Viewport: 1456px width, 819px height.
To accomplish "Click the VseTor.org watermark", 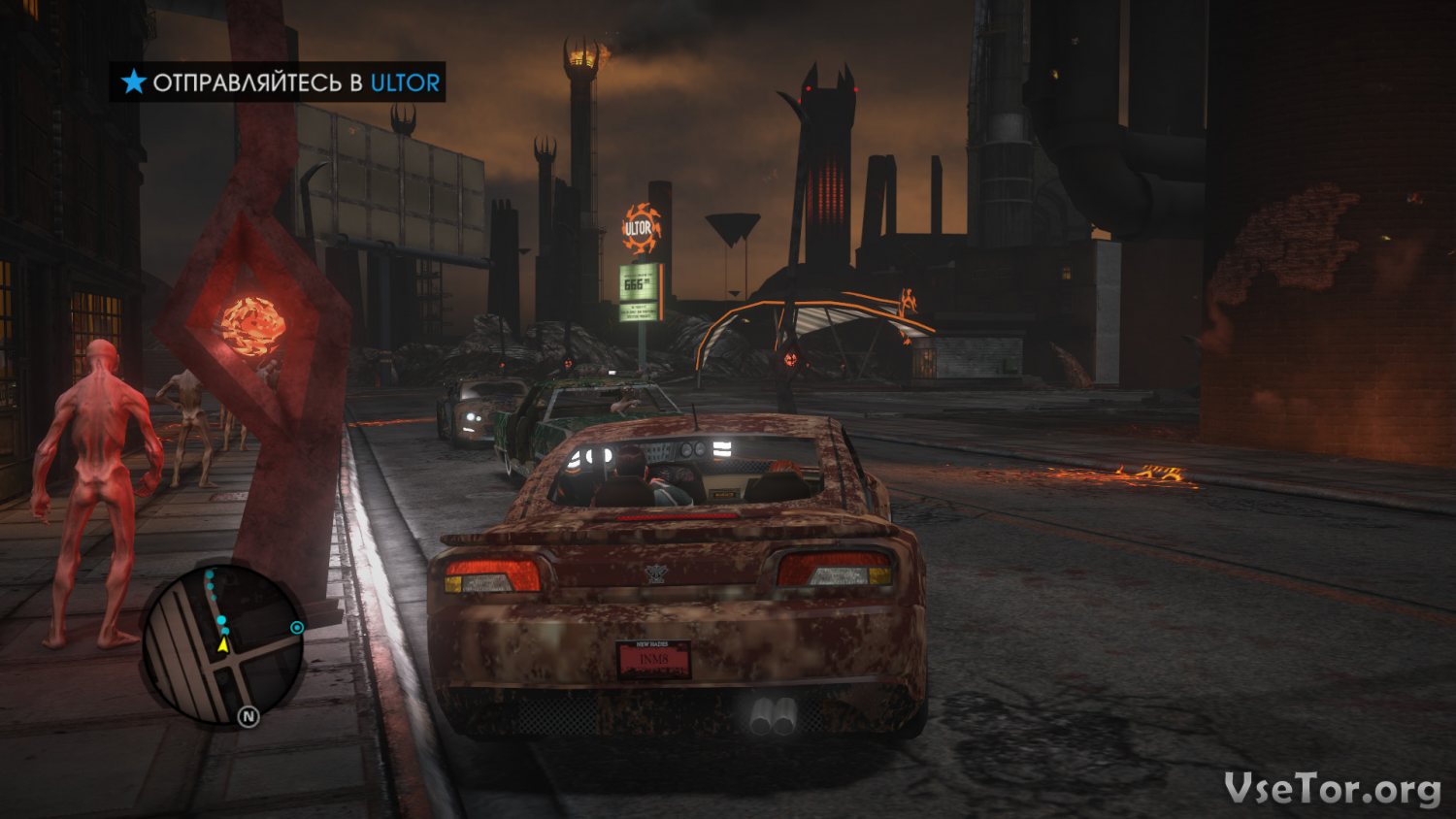I will 1332,788.
